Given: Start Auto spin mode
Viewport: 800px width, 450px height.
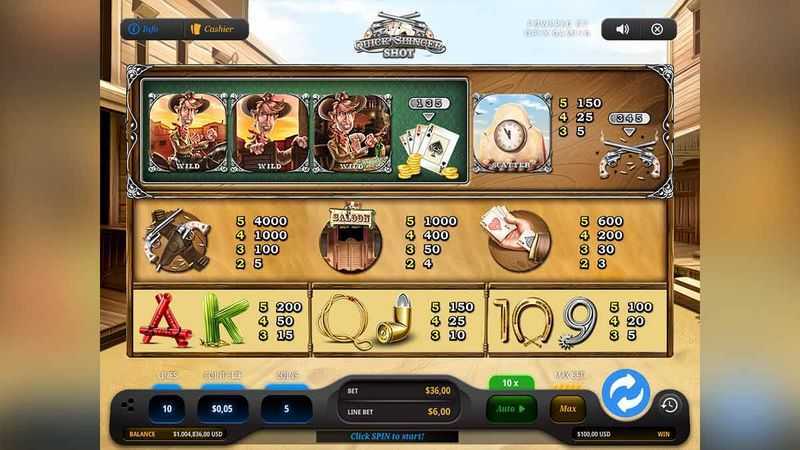Looking at the screenshot, I should (x=511, y=408).
